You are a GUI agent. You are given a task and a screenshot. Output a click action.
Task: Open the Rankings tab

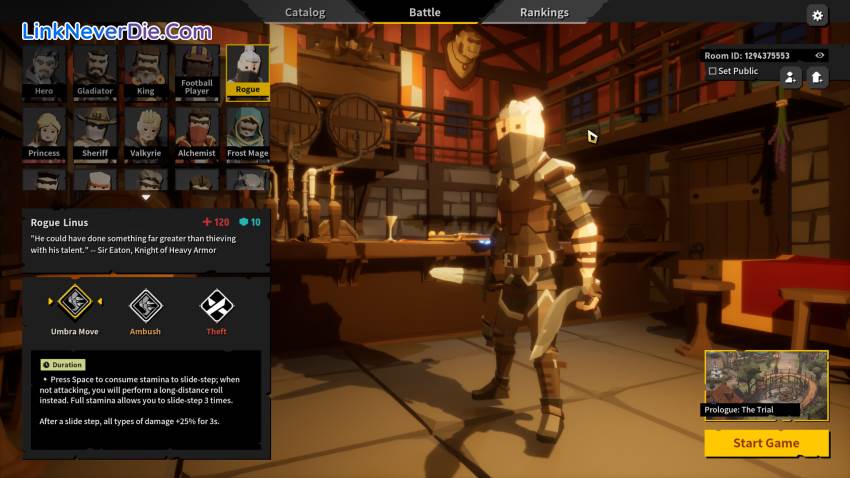point(544,12)
